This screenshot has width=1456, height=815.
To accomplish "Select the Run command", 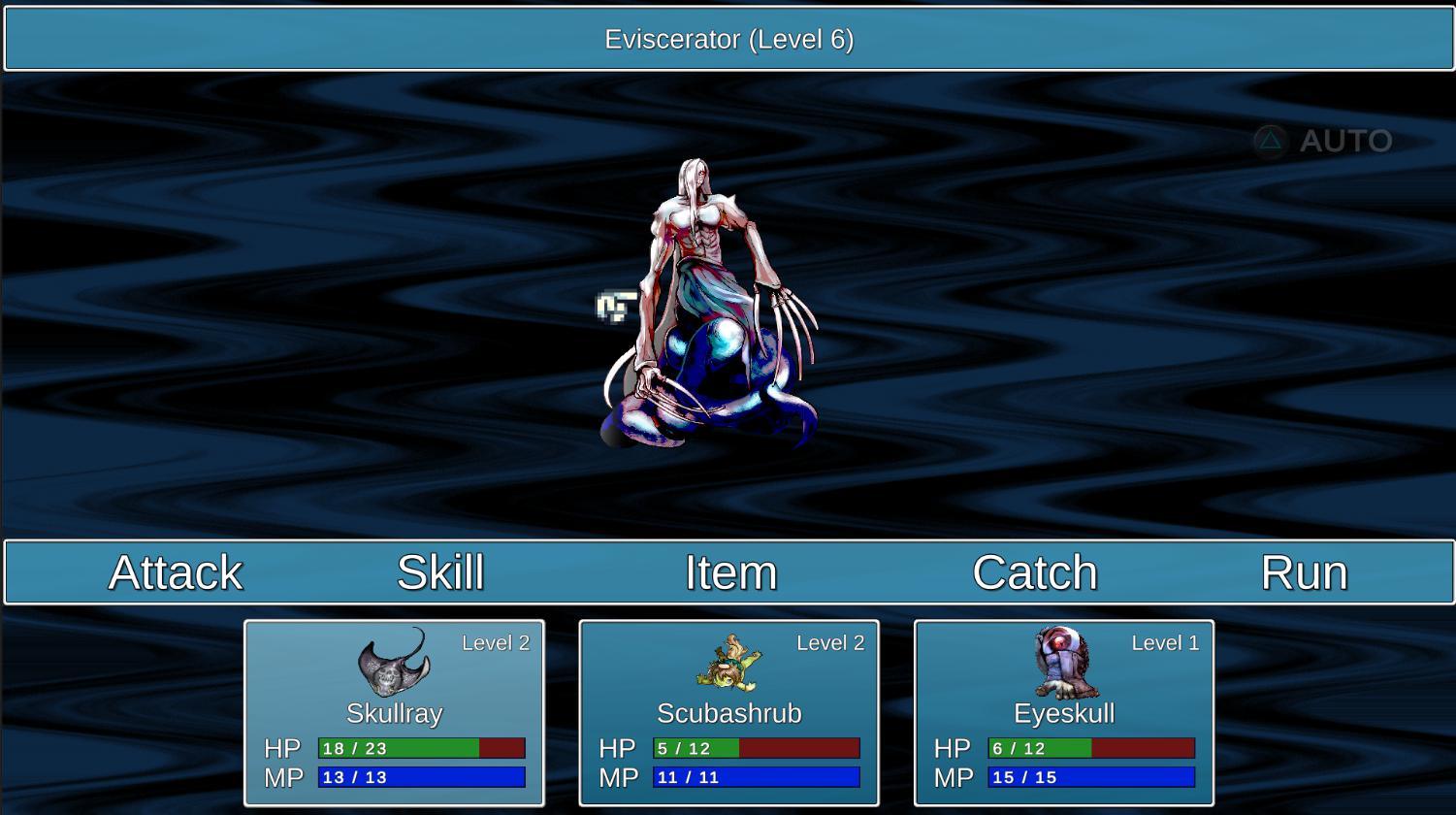I will click(1303, 572).
